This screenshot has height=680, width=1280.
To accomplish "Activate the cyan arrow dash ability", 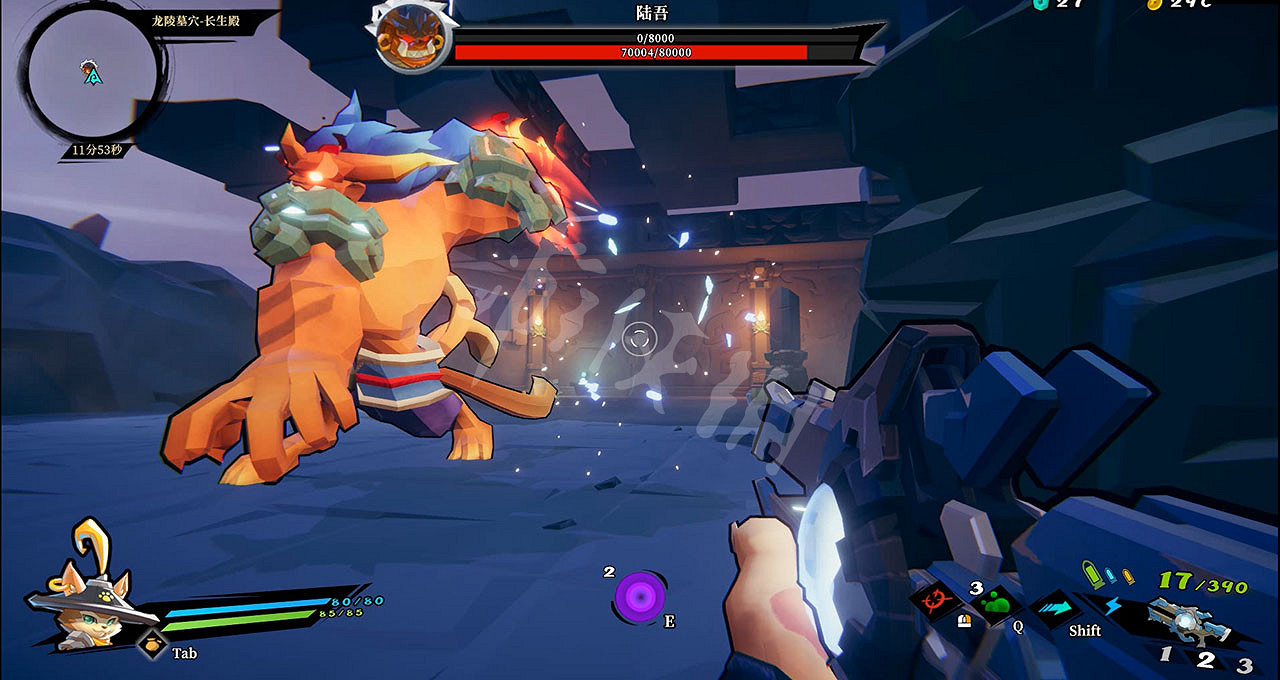I will pyautogui.click(x=1055, y=605).
